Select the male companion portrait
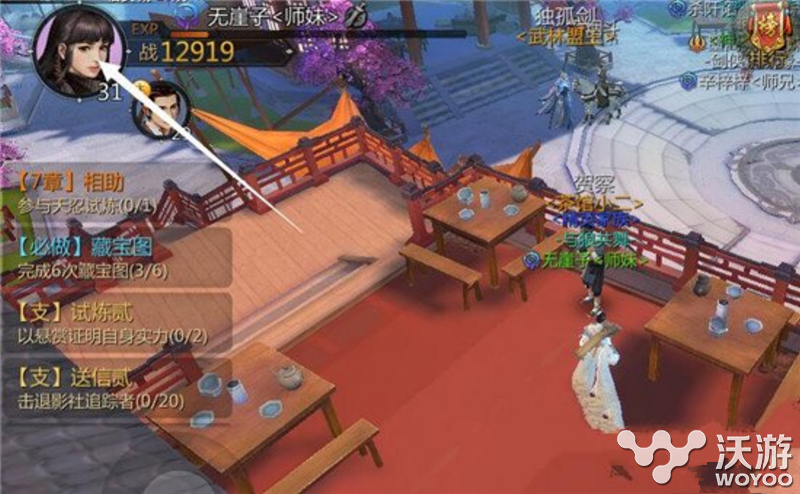Viewport: 800px width, 494px height. pos(159,112)
